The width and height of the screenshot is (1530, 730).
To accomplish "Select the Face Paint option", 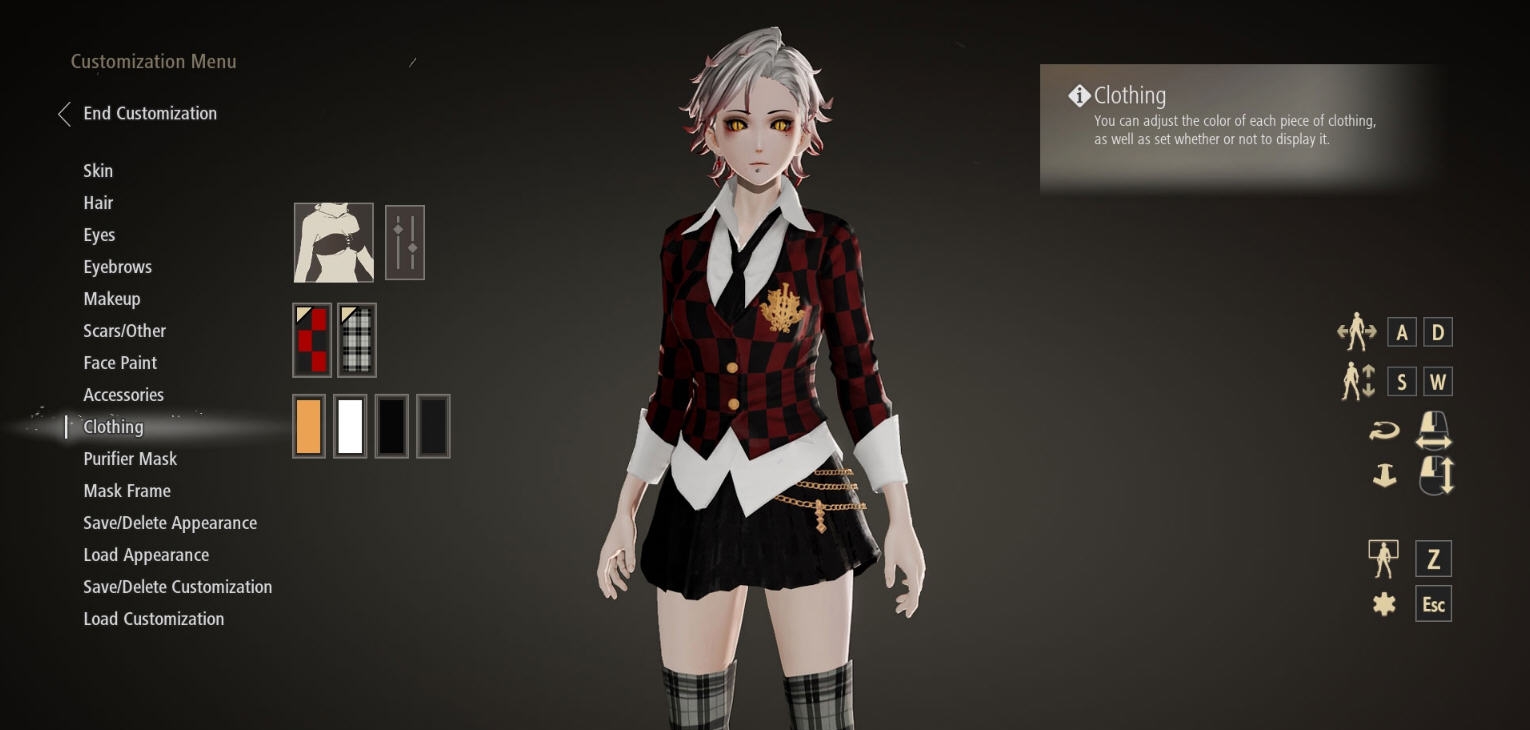I will 120,363.
